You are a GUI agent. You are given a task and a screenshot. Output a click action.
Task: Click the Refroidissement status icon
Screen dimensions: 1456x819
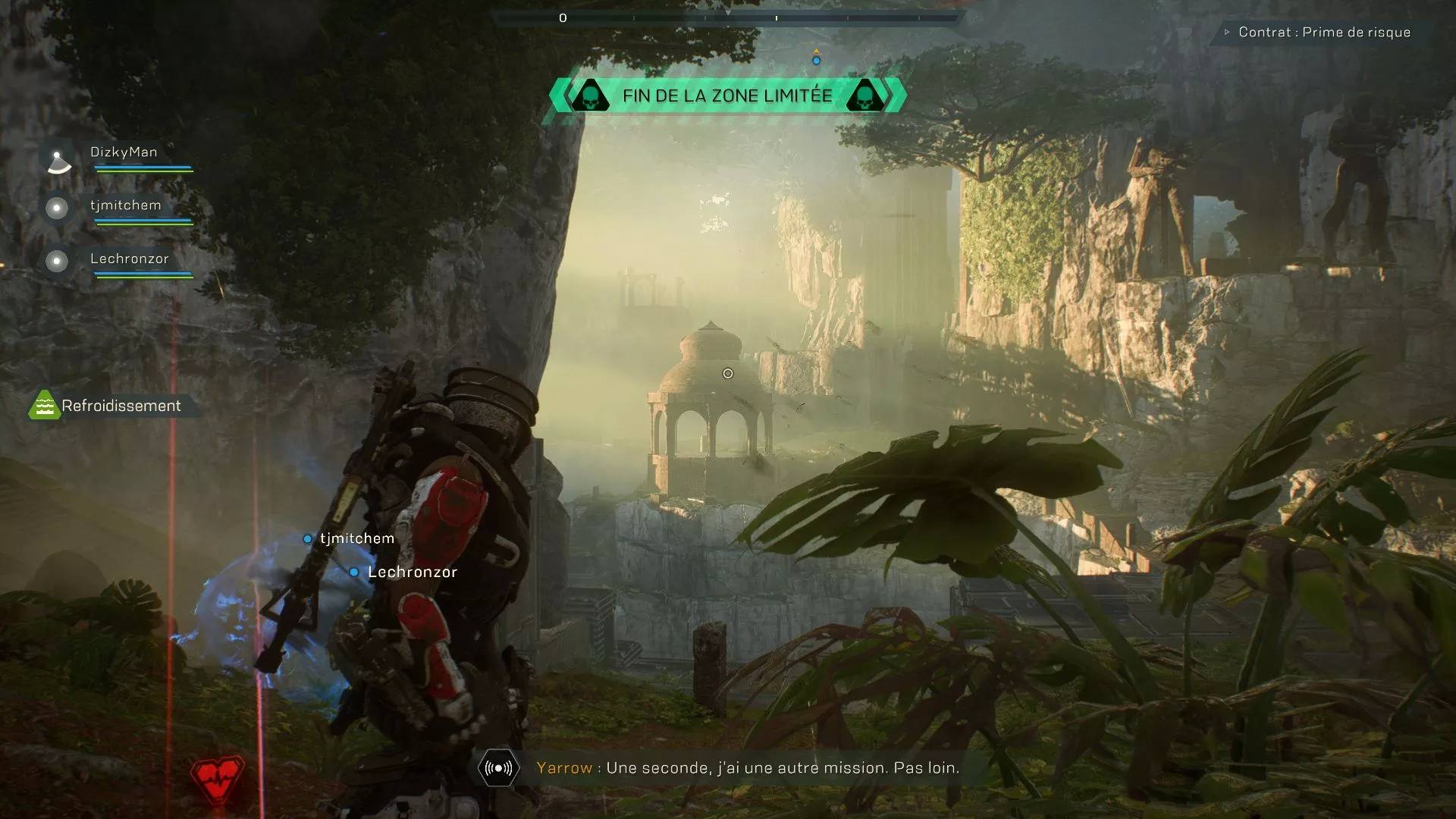pyautogui.click(x=45, y=406)
